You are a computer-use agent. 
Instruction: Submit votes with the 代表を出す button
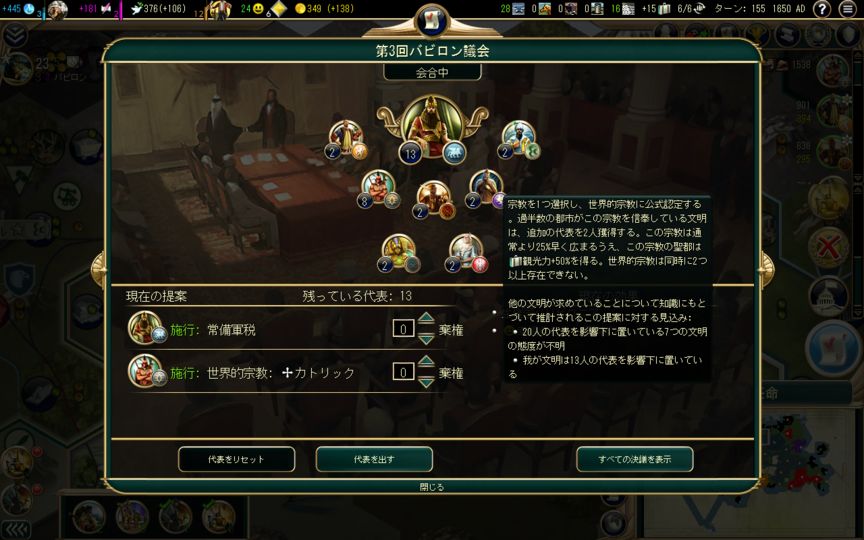[x=374, y=459]
